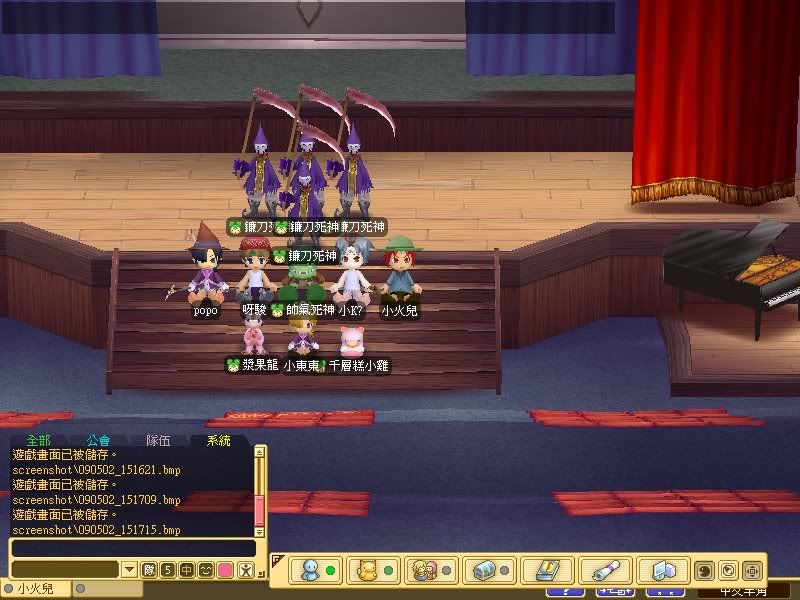Click the 中 chat button
The width and height of the screenshot is (800, 600).
pyautogui.click(x=186, y=570)
